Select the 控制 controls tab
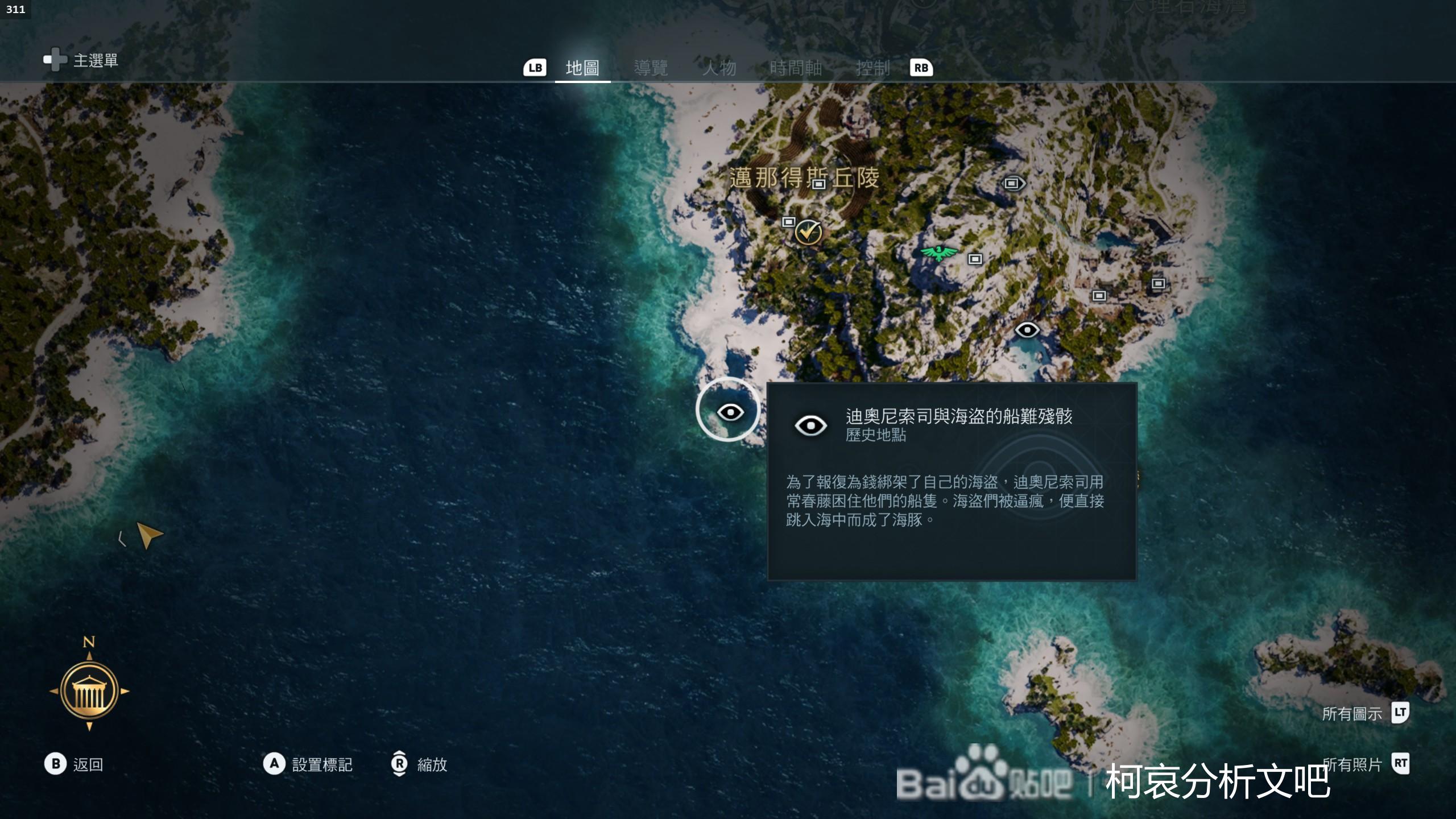The width and height of the screenshot is (1456, 819). [x=872, y=68]
